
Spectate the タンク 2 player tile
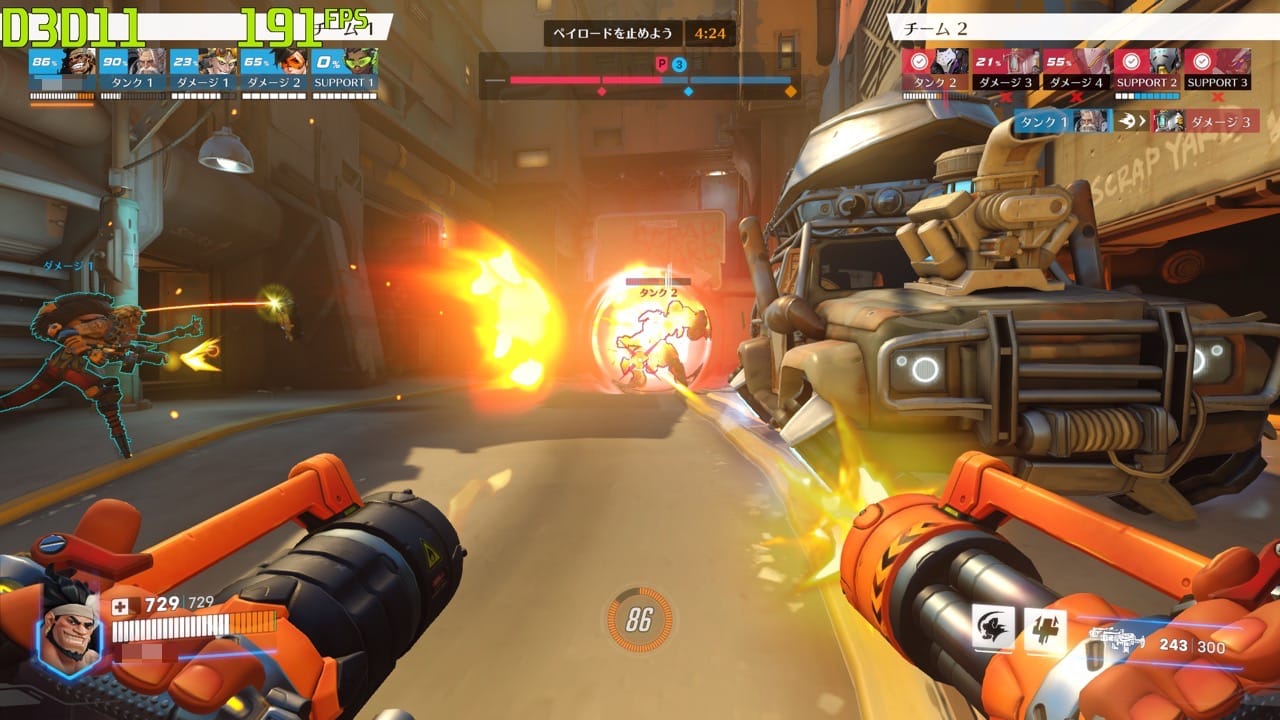click(x=936, y=71)
